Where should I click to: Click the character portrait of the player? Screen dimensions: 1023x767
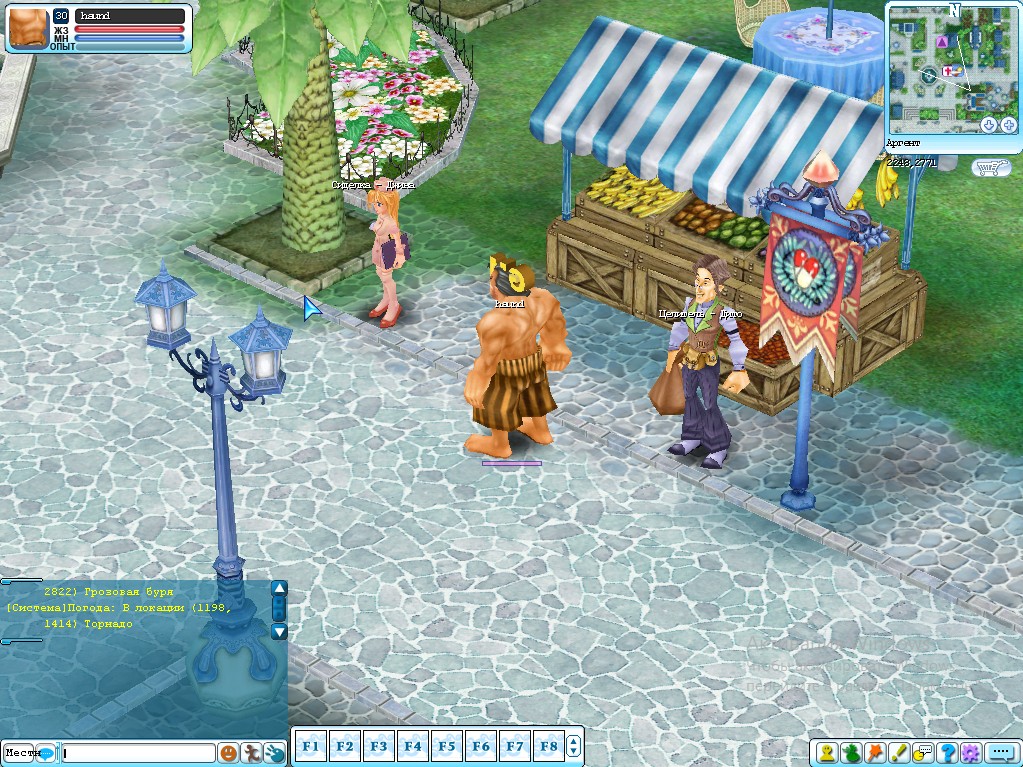[x=27, y=28]
